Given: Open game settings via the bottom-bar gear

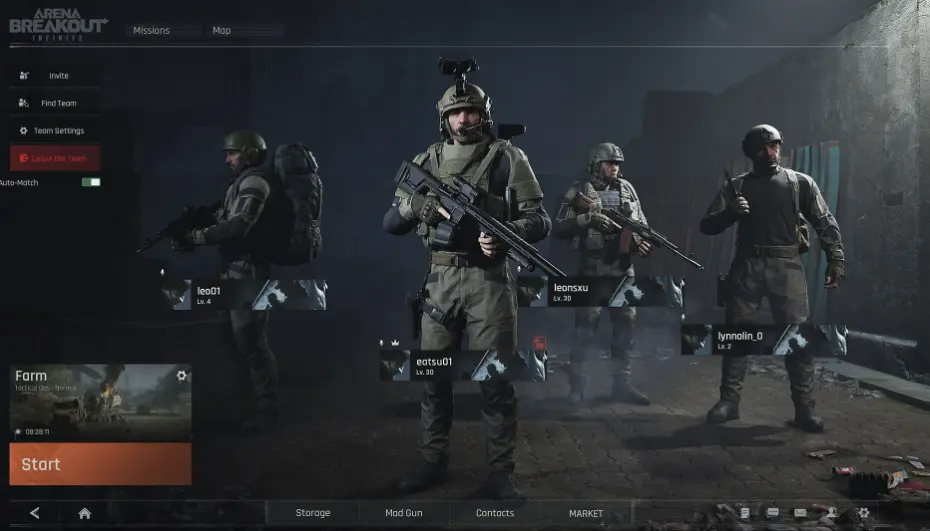Looking at the screenshot, I should click(864, 513).
